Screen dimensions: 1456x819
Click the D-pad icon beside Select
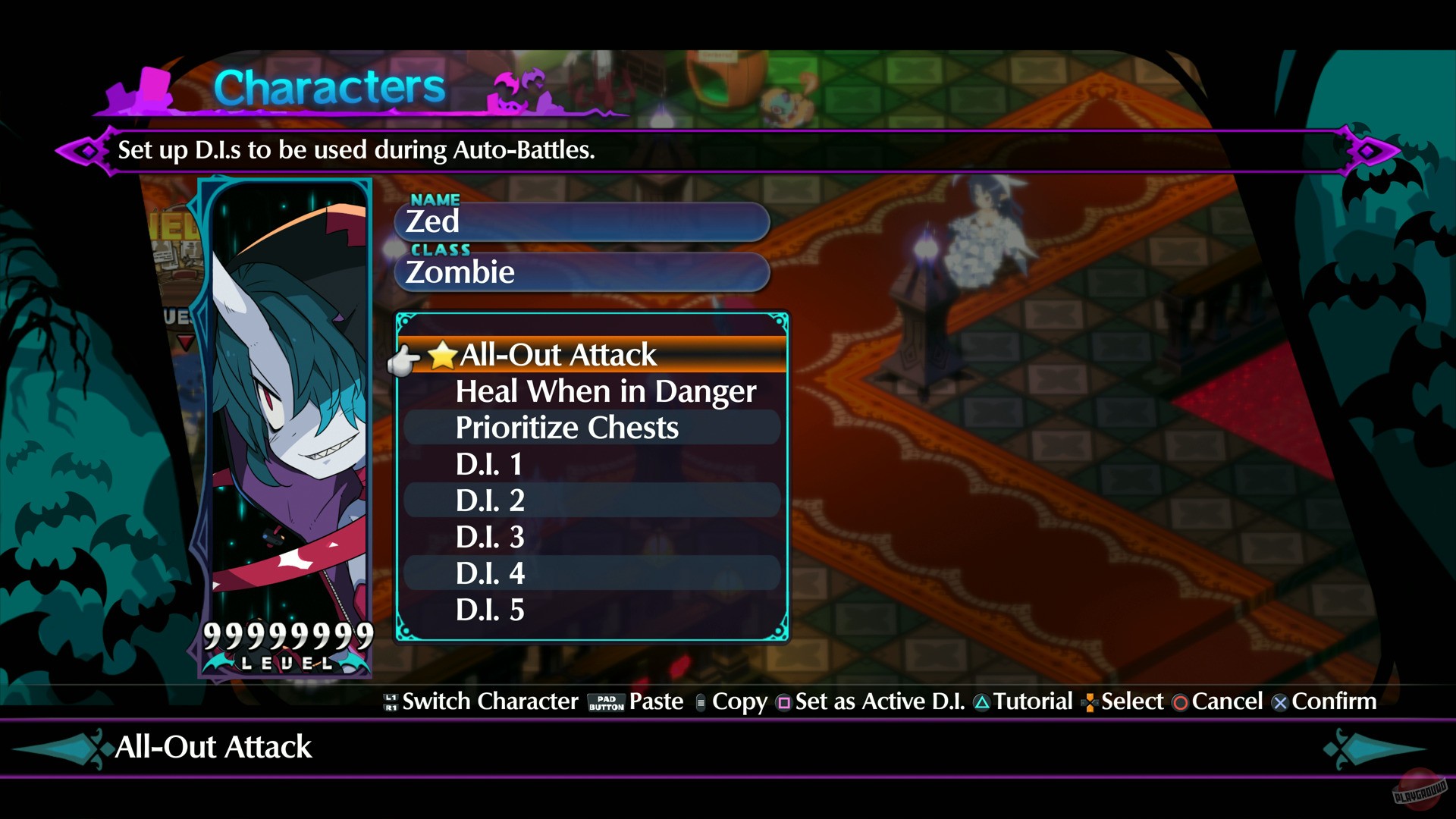tap(1090, 701)
